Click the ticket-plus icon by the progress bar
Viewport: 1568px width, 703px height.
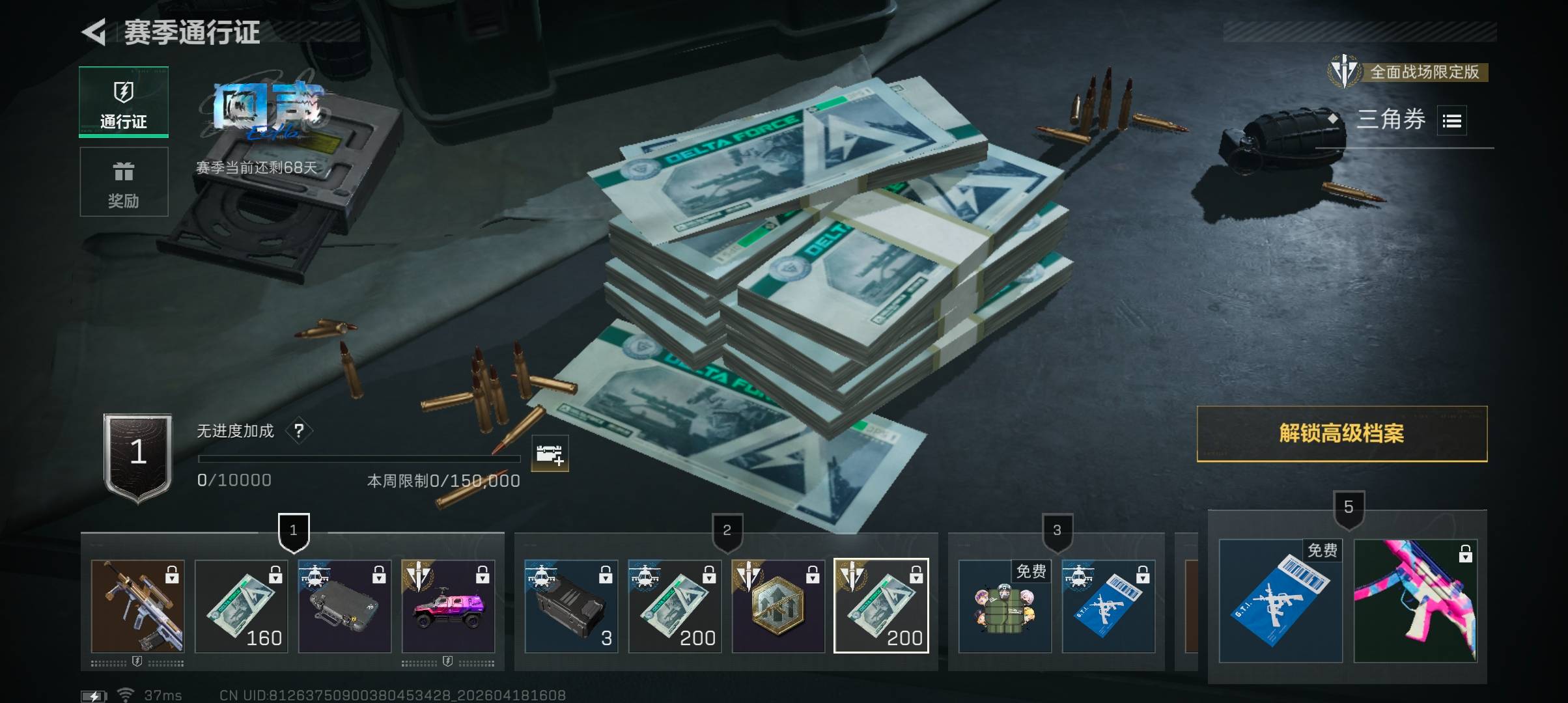550,454
